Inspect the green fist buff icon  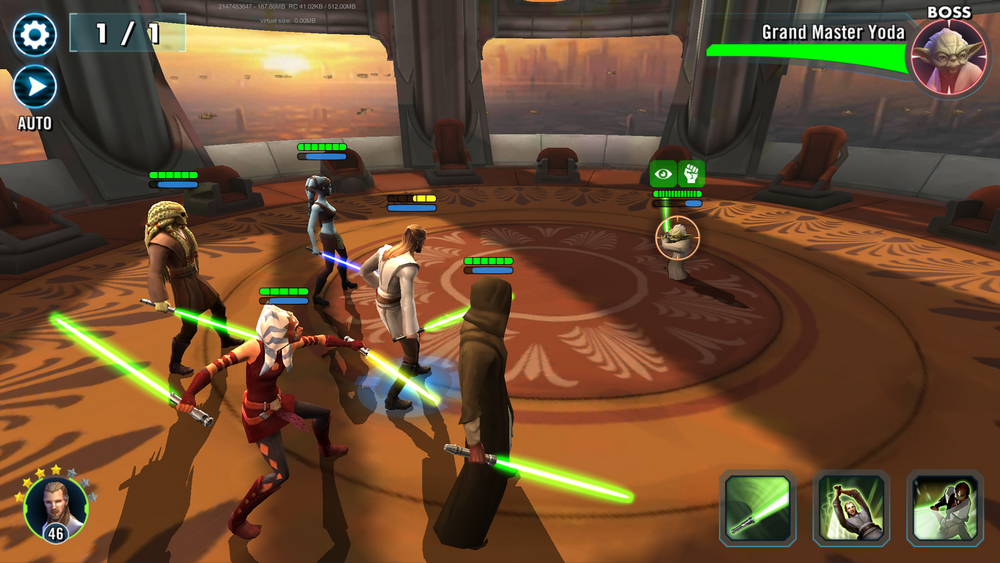pyautogui.click(x=691, y=173)
